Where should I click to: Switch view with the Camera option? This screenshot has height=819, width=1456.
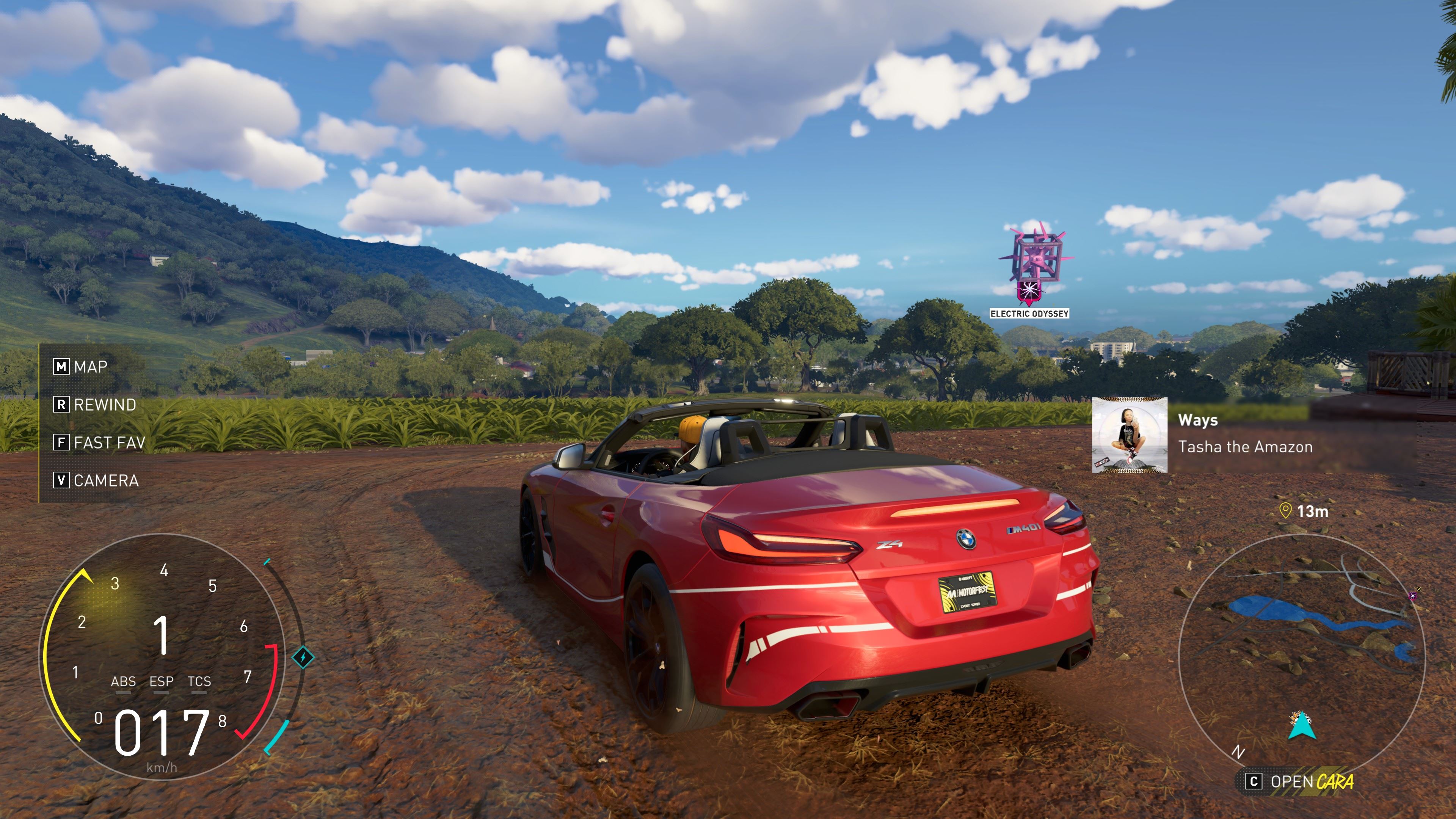coord(96,480)
